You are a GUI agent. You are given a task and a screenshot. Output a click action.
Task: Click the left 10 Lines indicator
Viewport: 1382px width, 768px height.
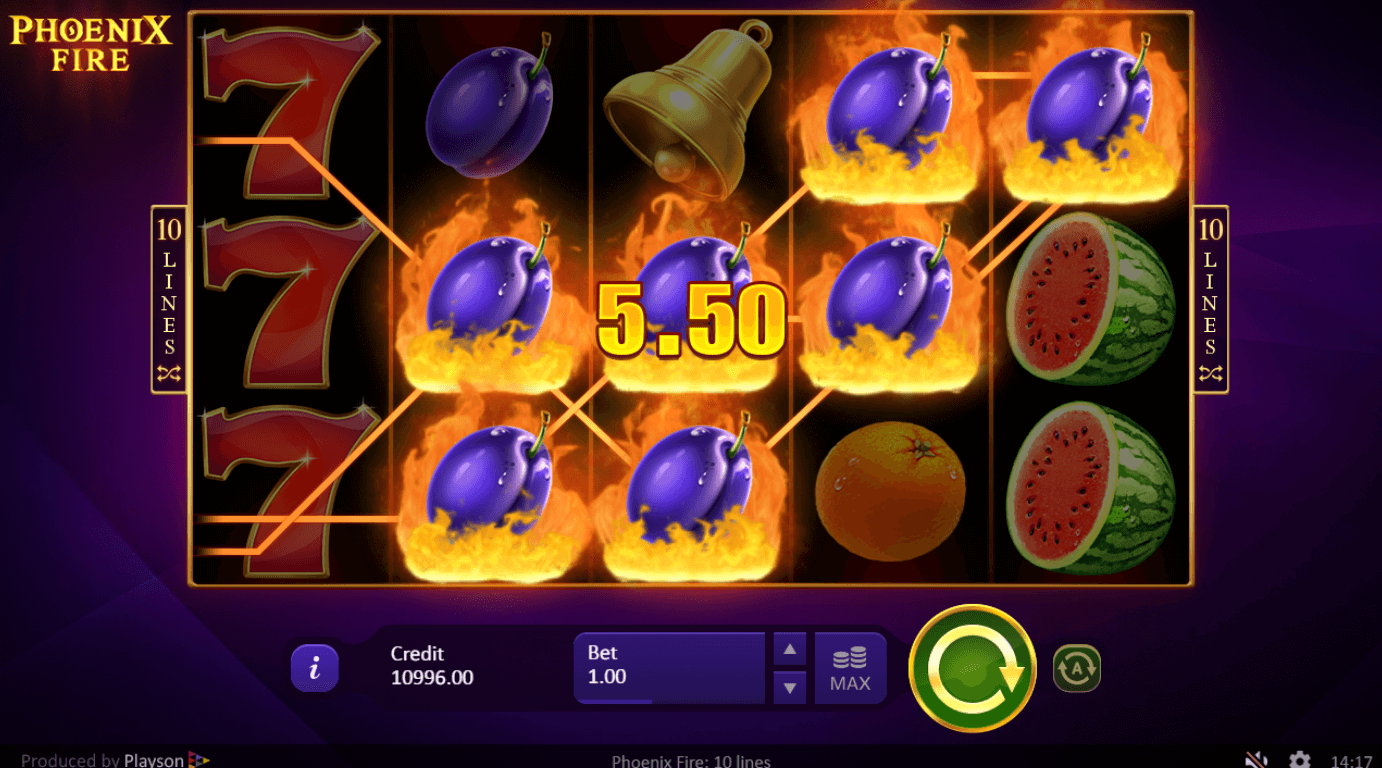pyautogui.click(x=169, y=299)
